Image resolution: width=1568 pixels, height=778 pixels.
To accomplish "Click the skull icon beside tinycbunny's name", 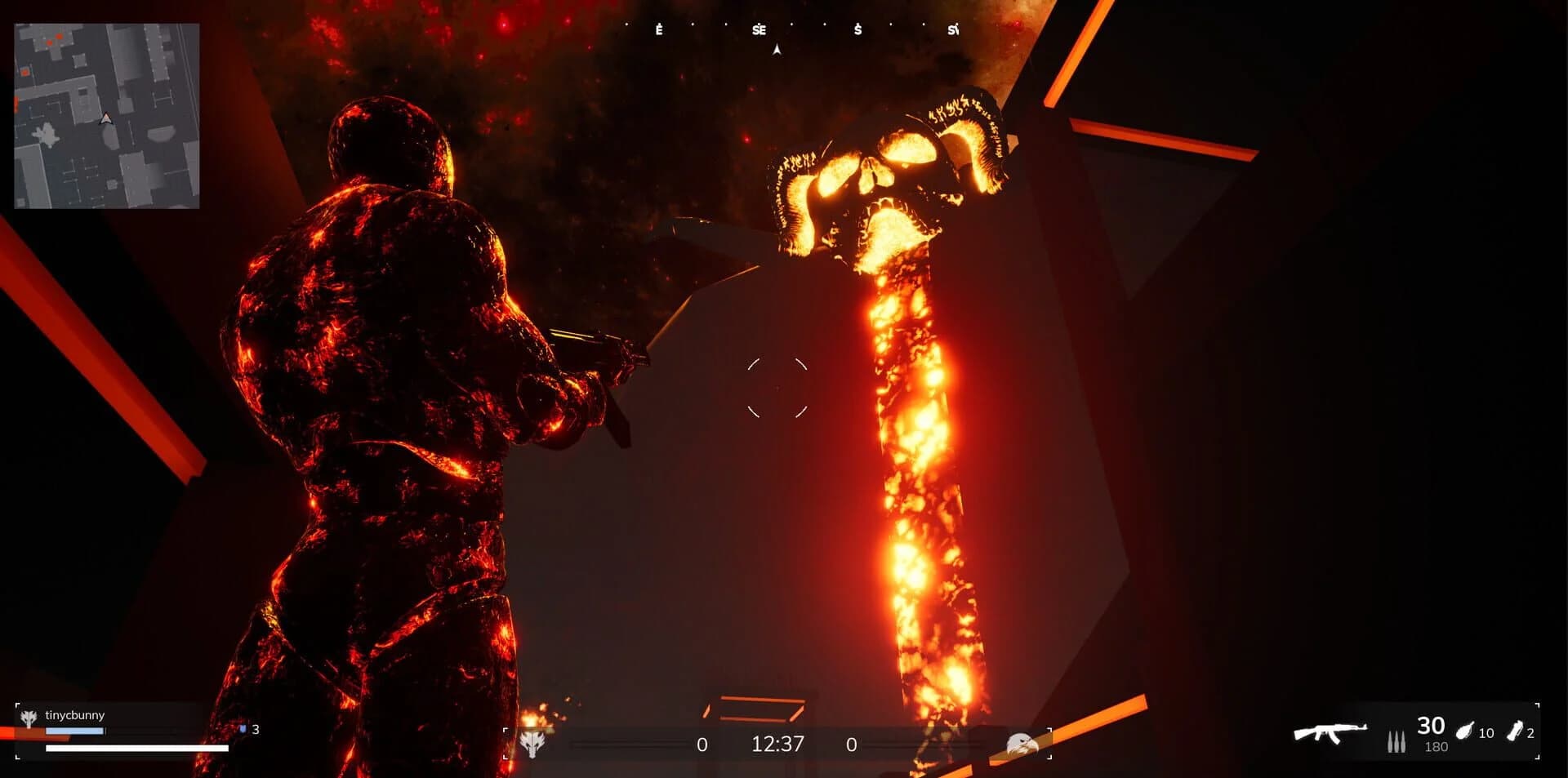I will [x=29, y=714].
